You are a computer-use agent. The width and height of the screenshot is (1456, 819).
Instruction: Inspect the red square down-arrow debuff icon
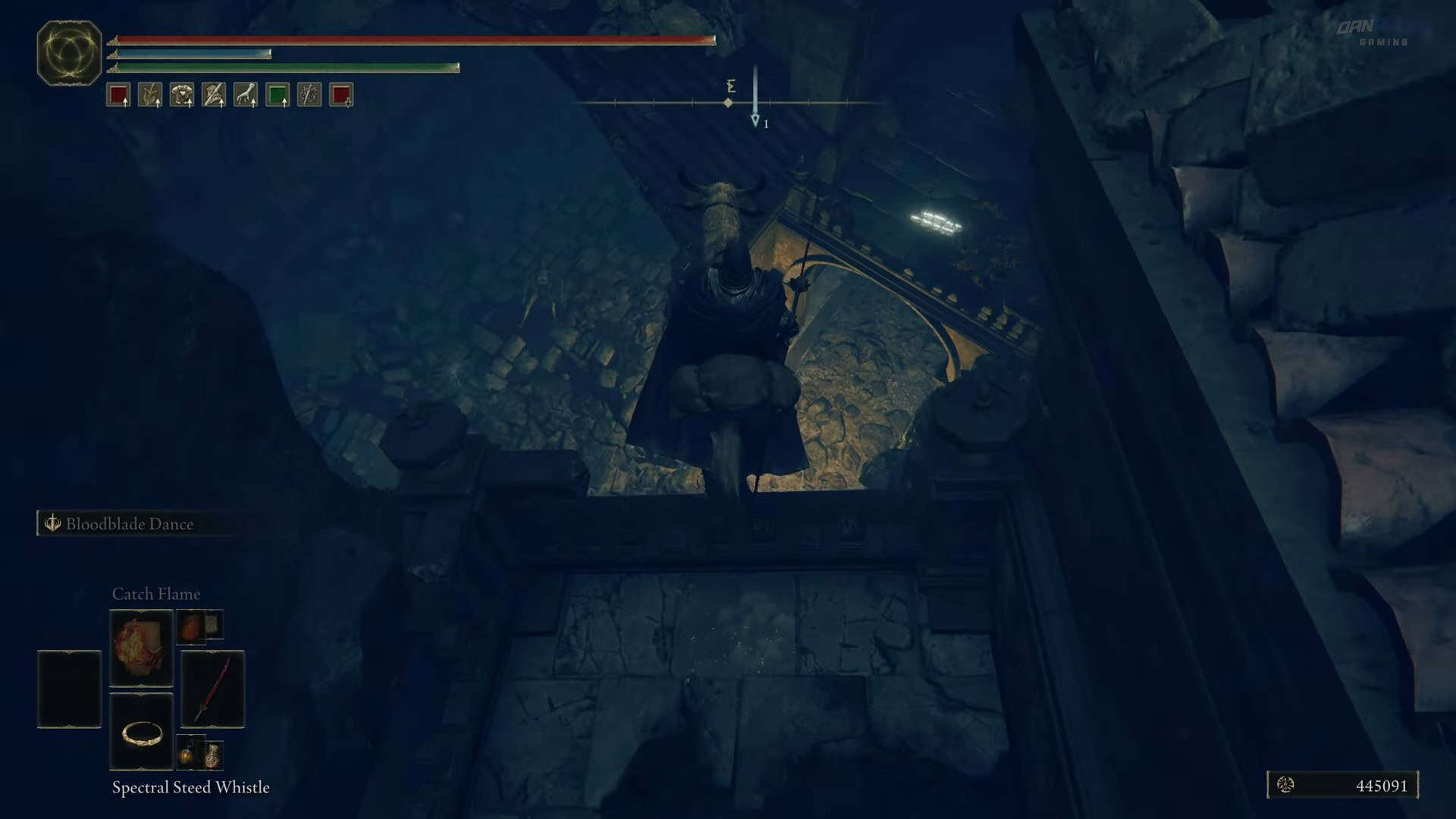click(341, 95)
